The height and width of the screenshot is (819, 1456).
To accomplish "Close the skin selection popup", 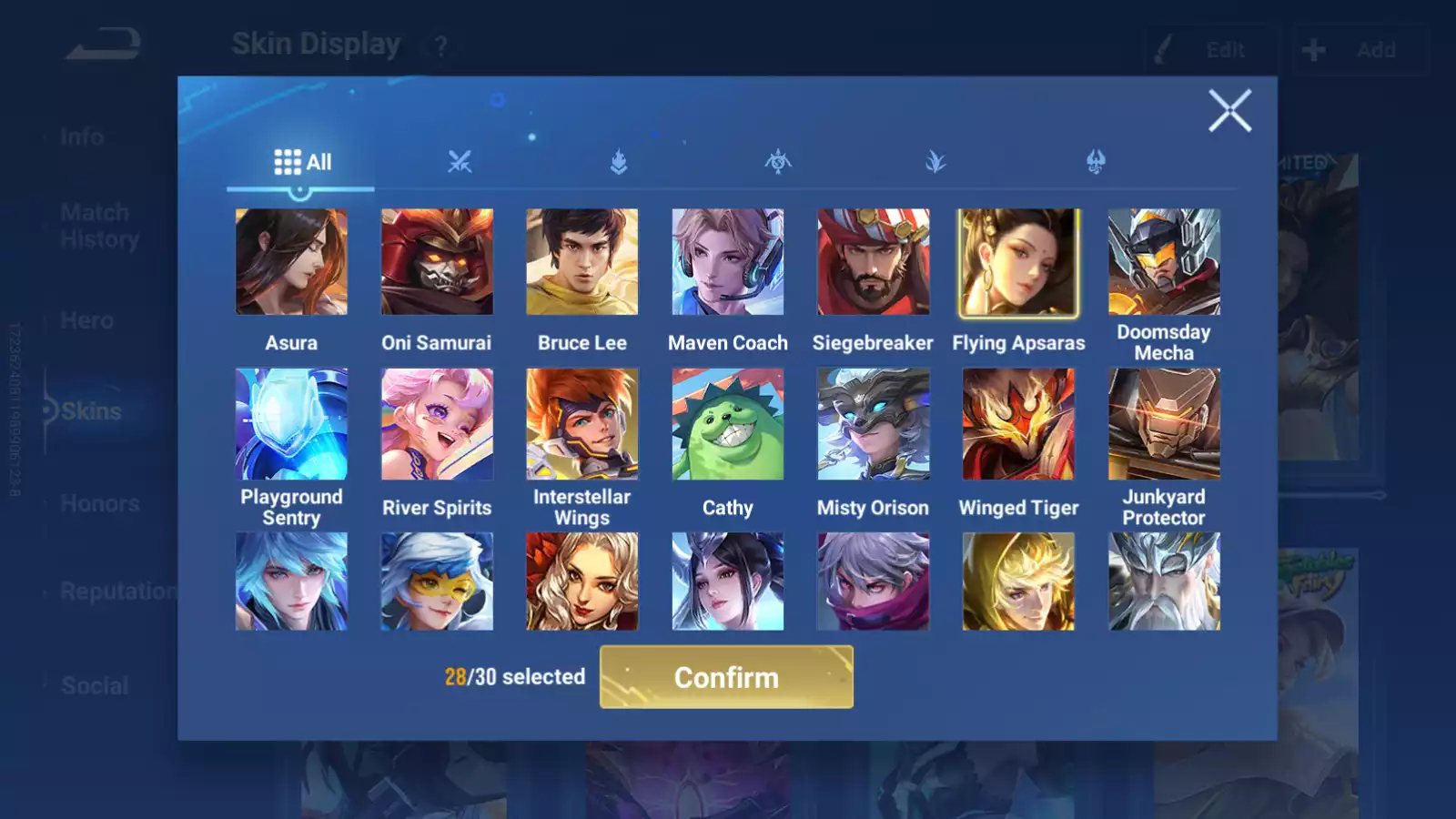I will click(1229, 111).
